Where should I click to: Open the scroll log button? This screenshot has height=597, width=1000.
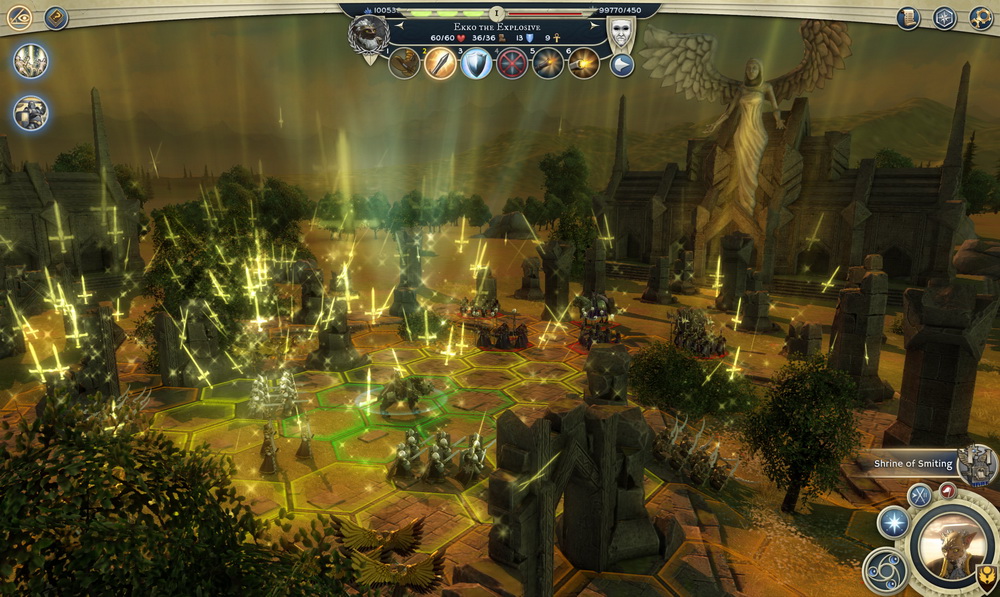(908, 17)
